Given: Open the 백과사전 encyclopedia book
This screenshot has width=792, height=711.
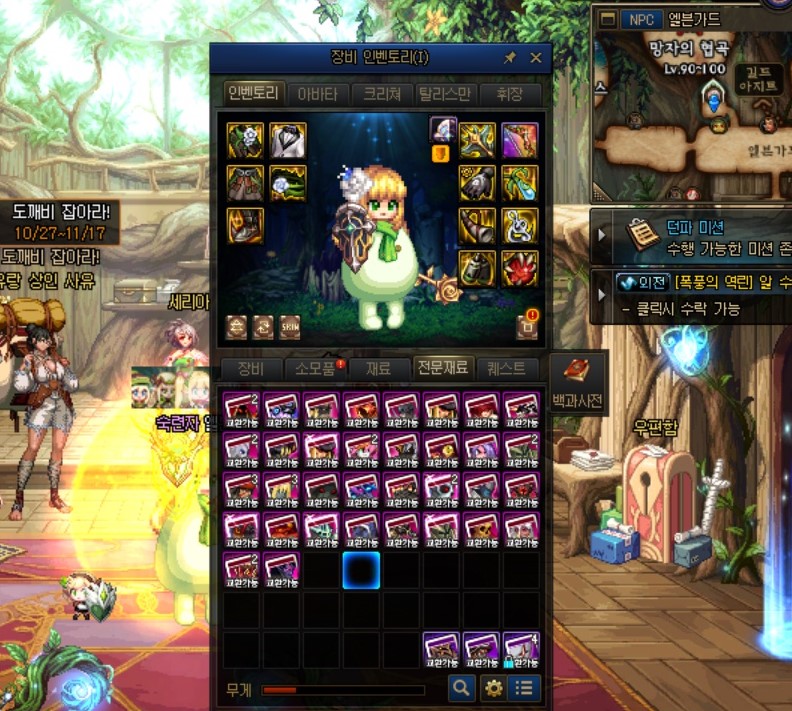Looking at the screenshot, I should (x=578, y=378).
